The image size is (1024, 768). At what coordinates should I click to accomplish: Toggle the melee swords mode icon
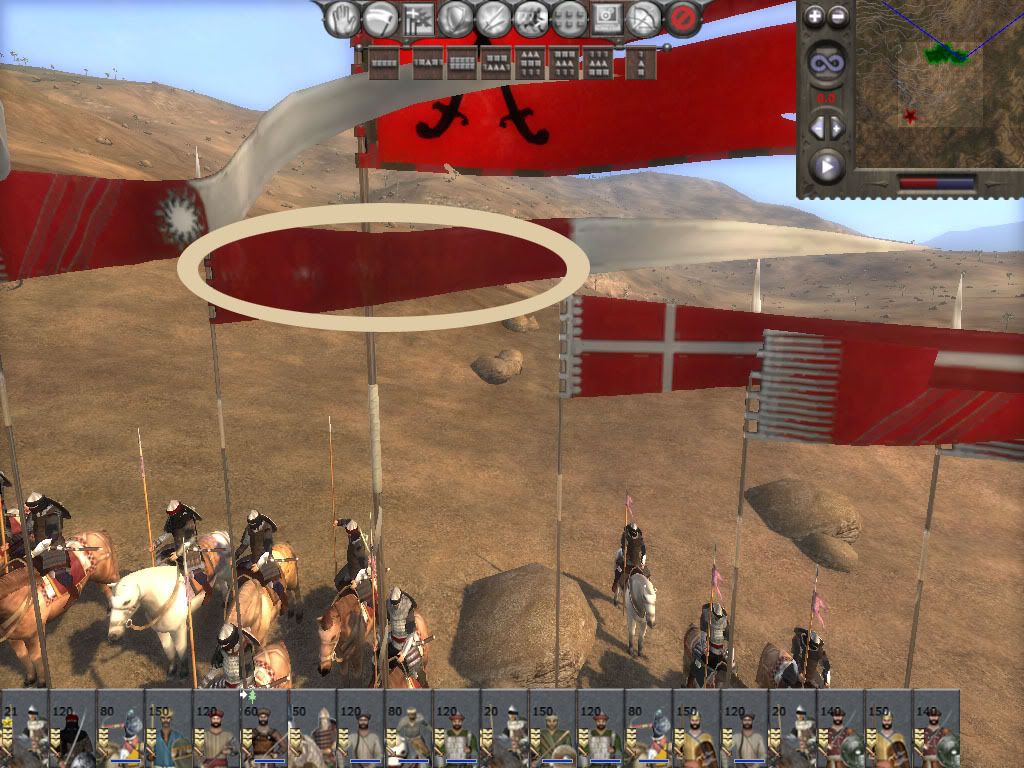pyautogui.click(x=493, y=17)
